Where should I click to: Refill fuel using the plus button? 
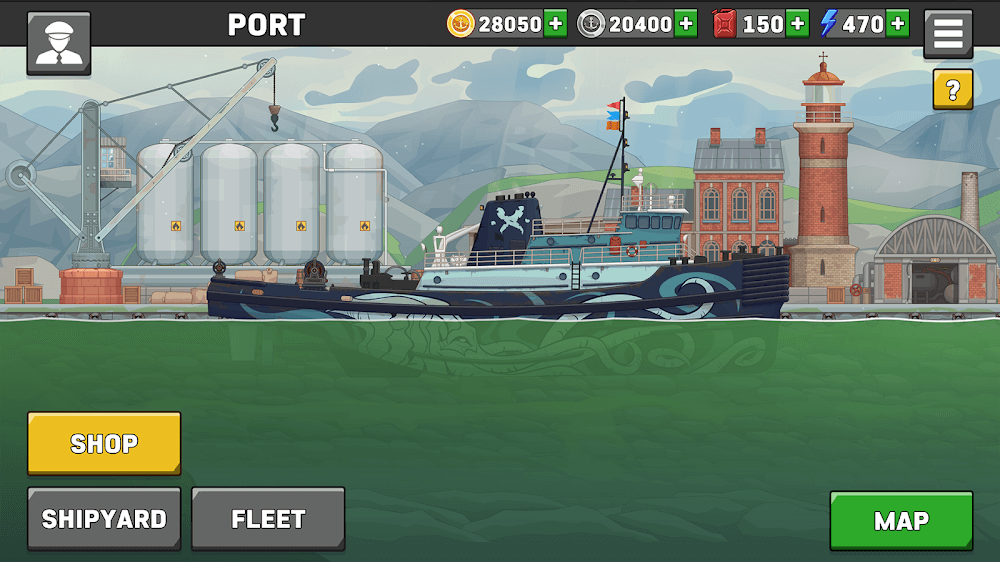click(797, 24)
